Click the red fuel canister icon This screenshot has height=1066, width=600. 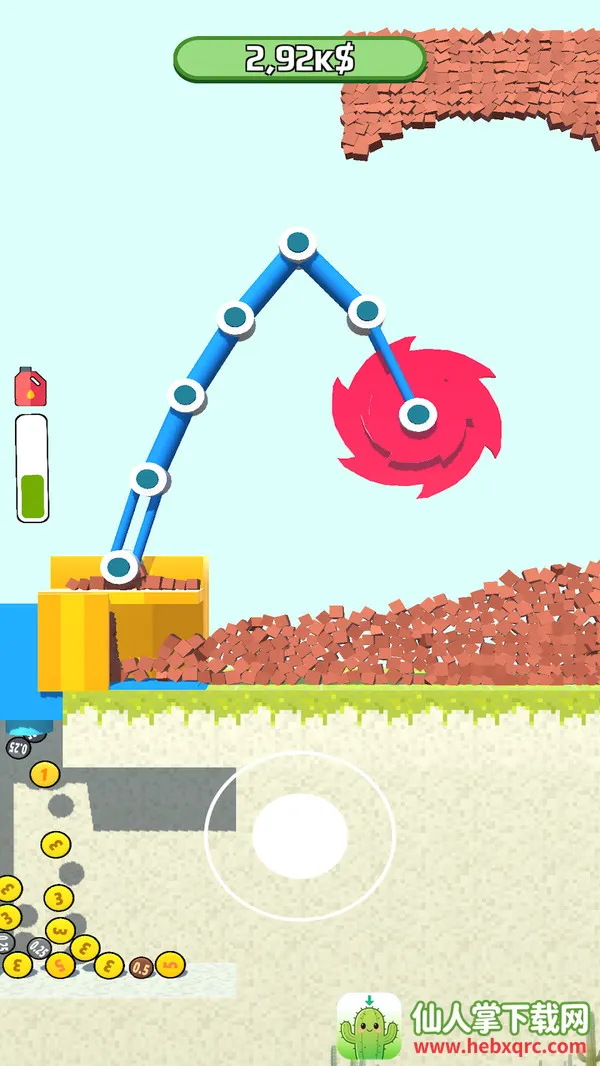click(31, 386)
